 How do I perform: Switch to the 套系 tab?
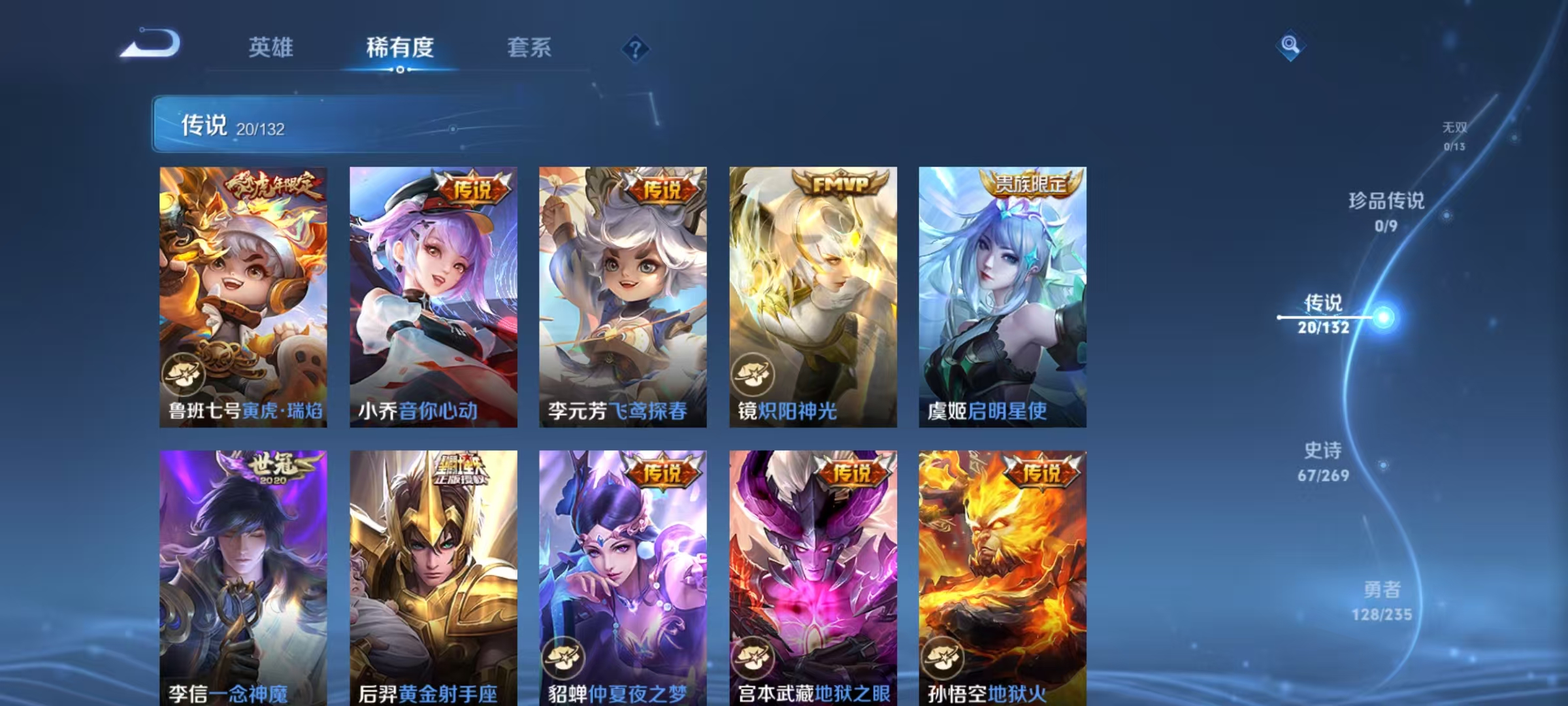point(529,47)
